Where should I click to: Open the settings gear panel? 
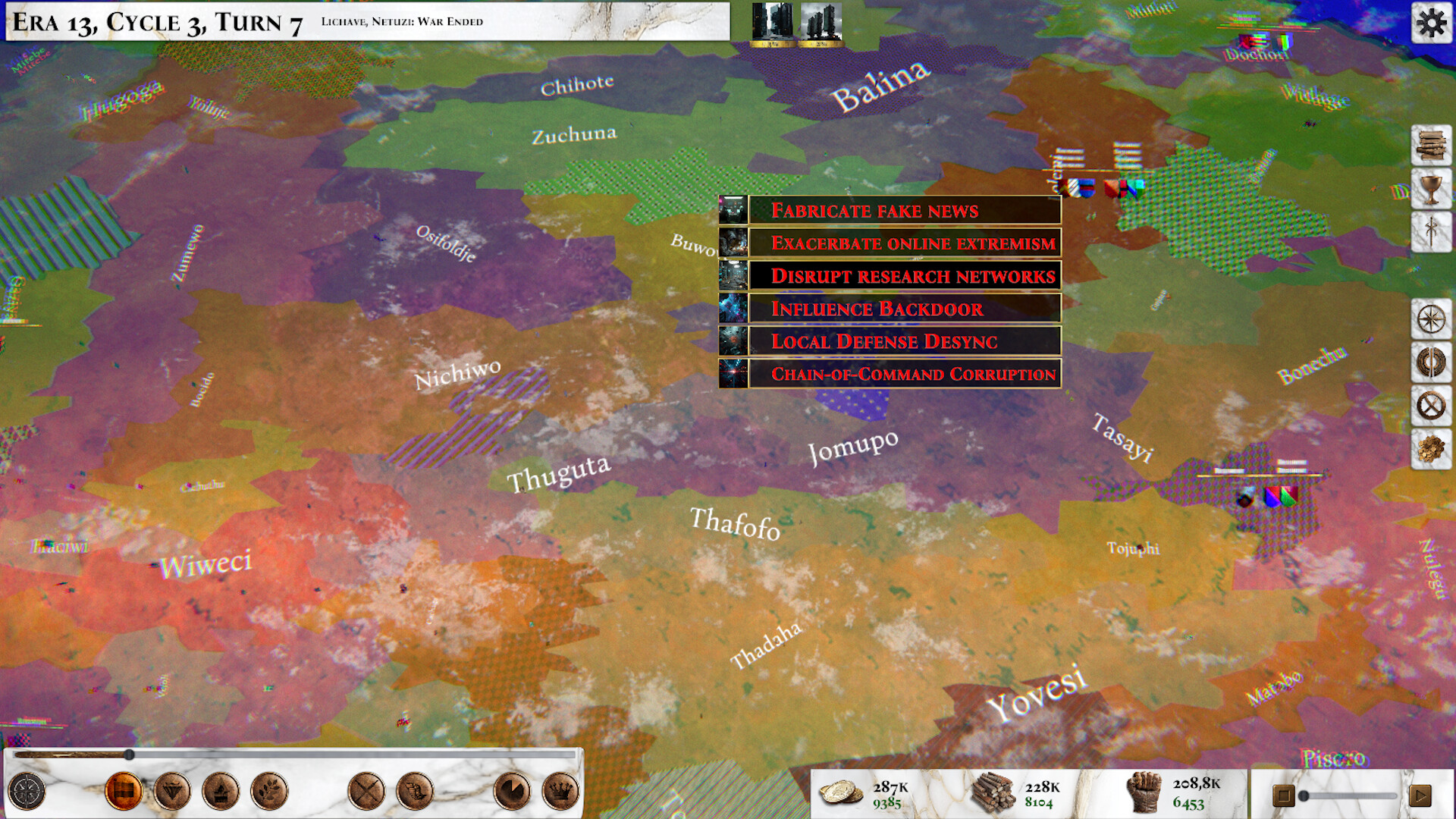[x=1431, y=23]
